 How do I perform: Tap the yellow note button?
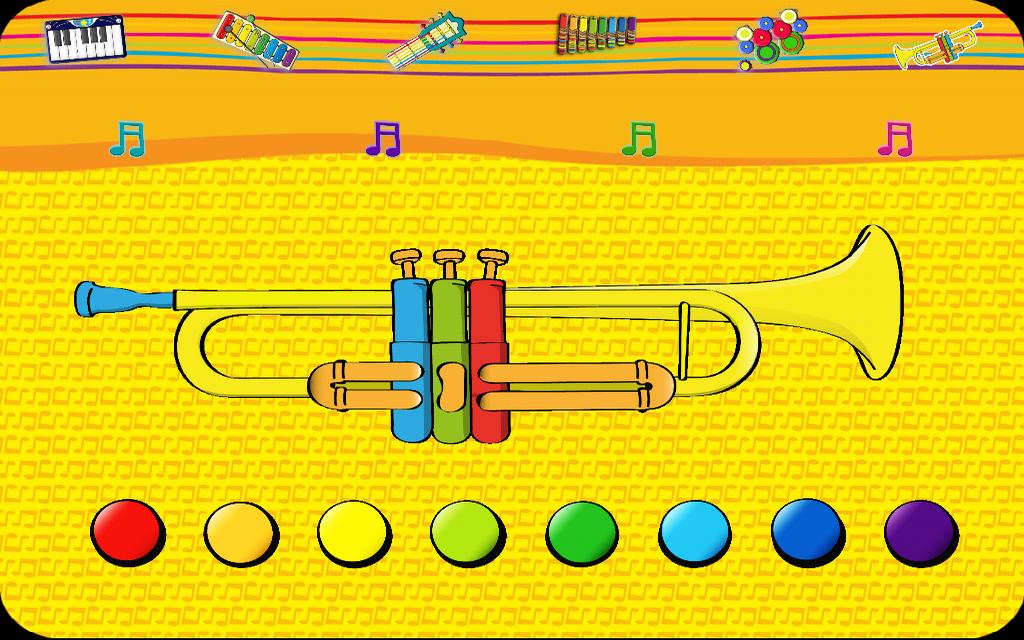(x=354, y=530)
